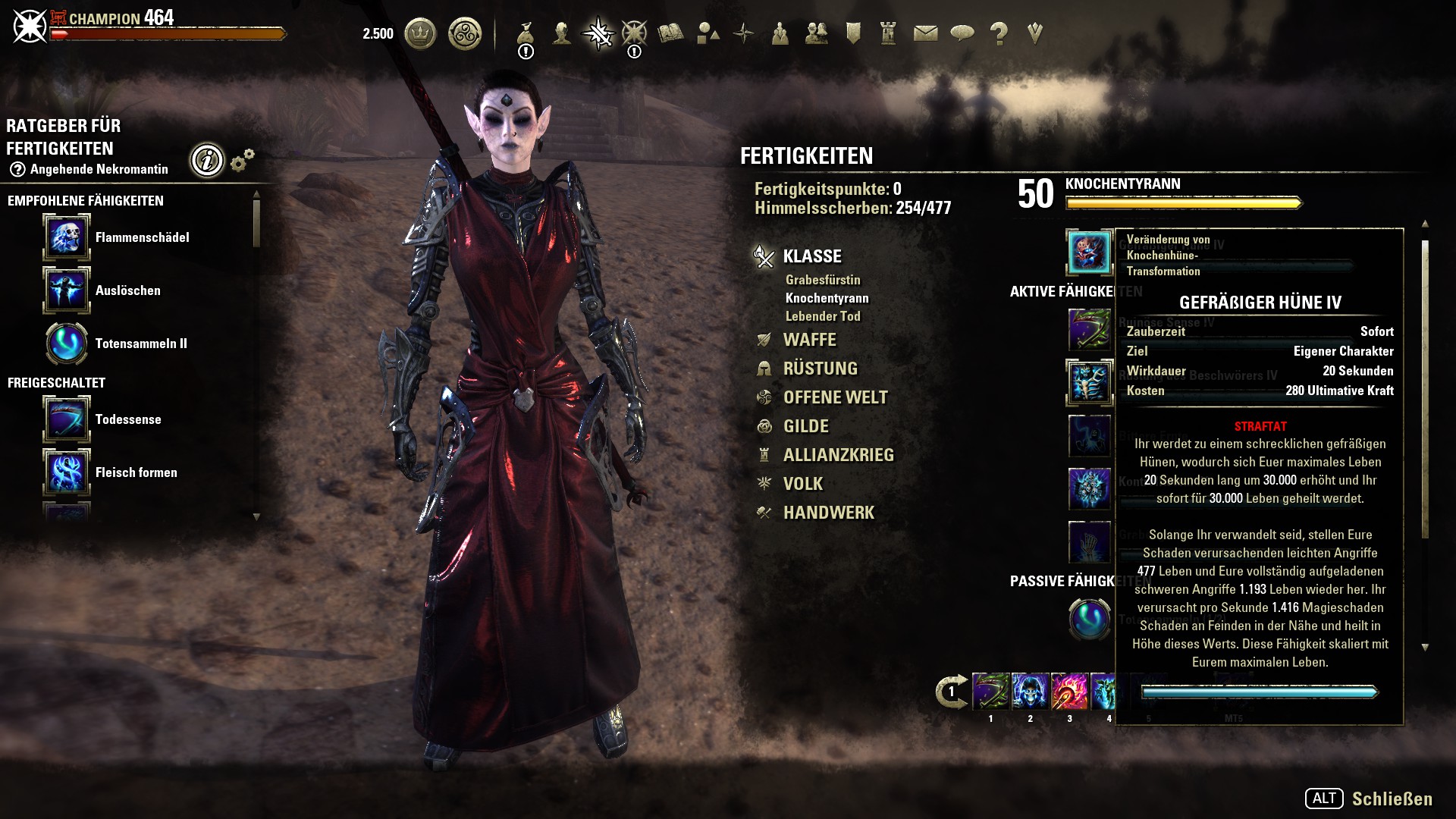This screenshot has height=819, width=1456.
Task: Select the Grabesfürstin skill line
Action: pyautogui.click(x=823, y=280)
